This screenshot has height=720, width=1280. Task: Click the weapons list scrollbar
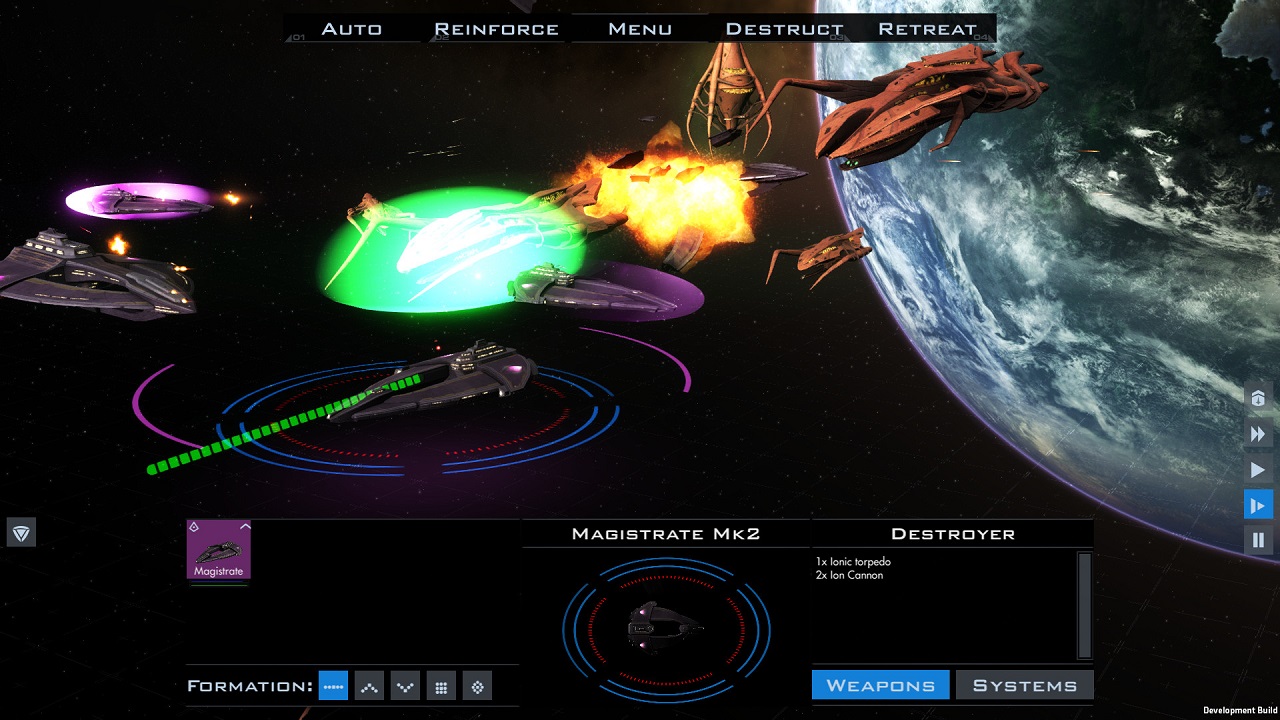1084,604
